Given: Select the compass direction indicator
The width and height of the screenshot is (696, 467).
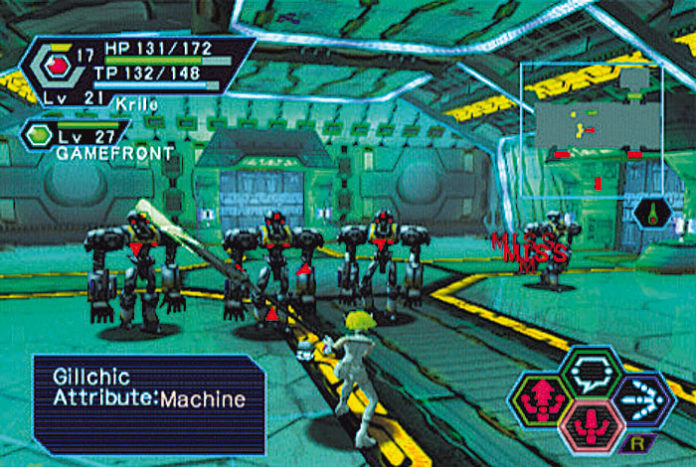Looking at the screenshot, I should [653, 212].
